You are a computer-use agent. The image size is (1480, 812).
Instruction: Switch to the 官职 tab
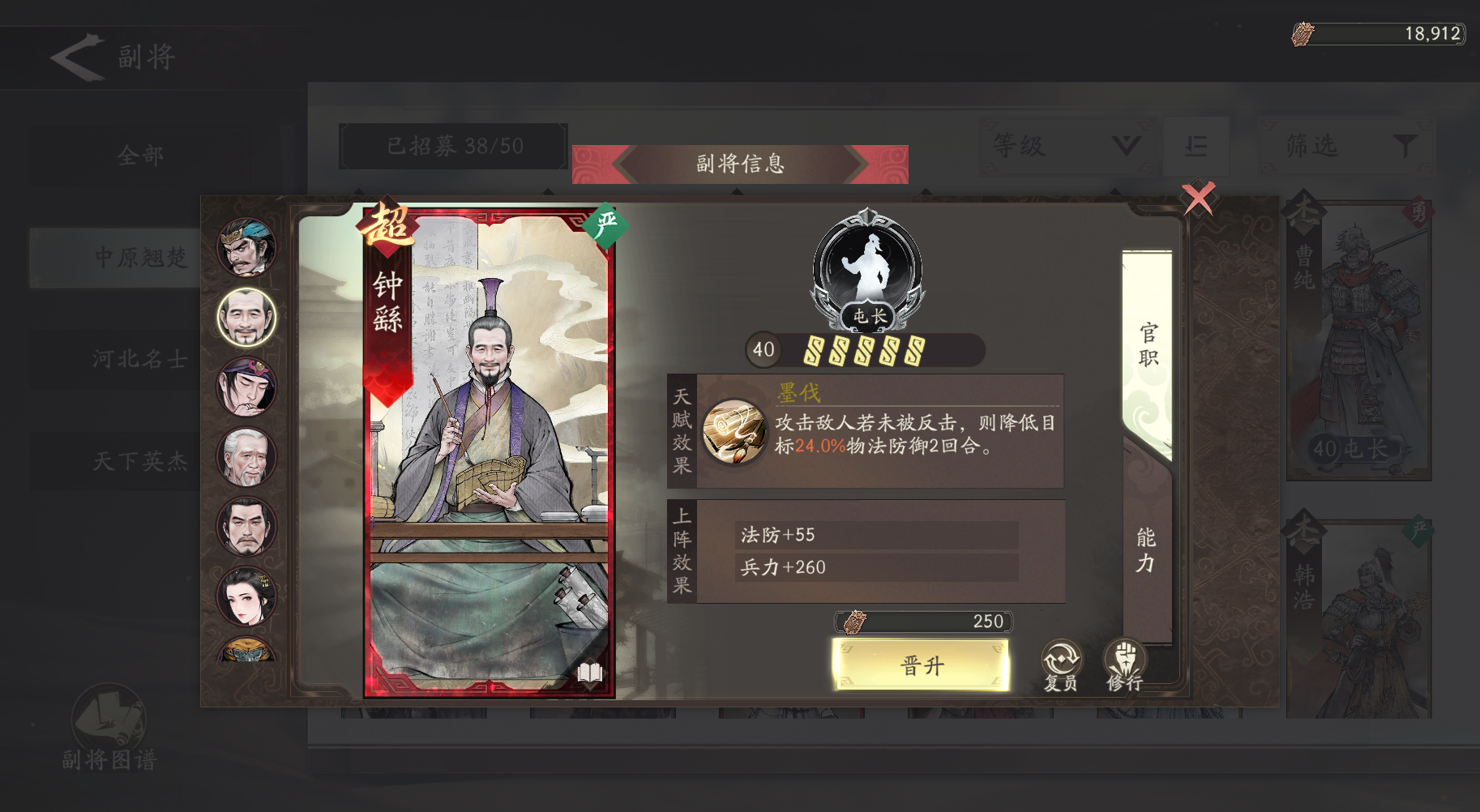(1146, 344)
